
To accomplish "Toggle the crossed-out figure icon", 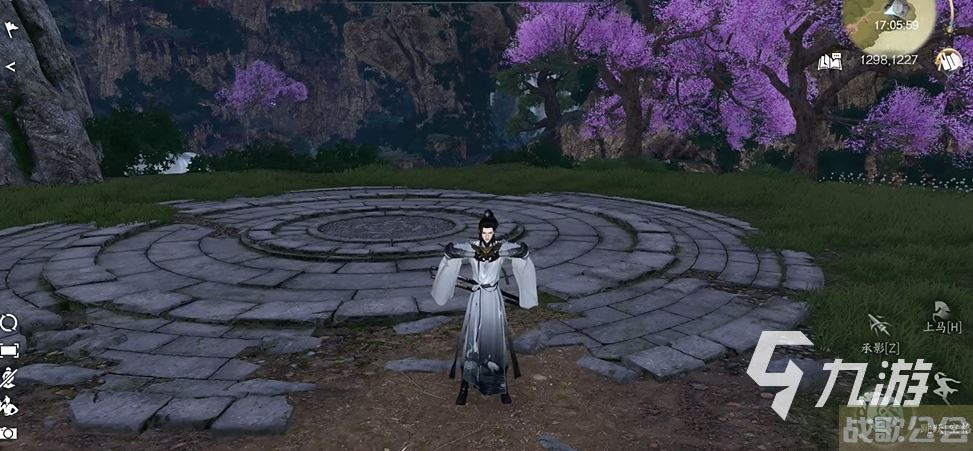I will click(x=9, y=377).
